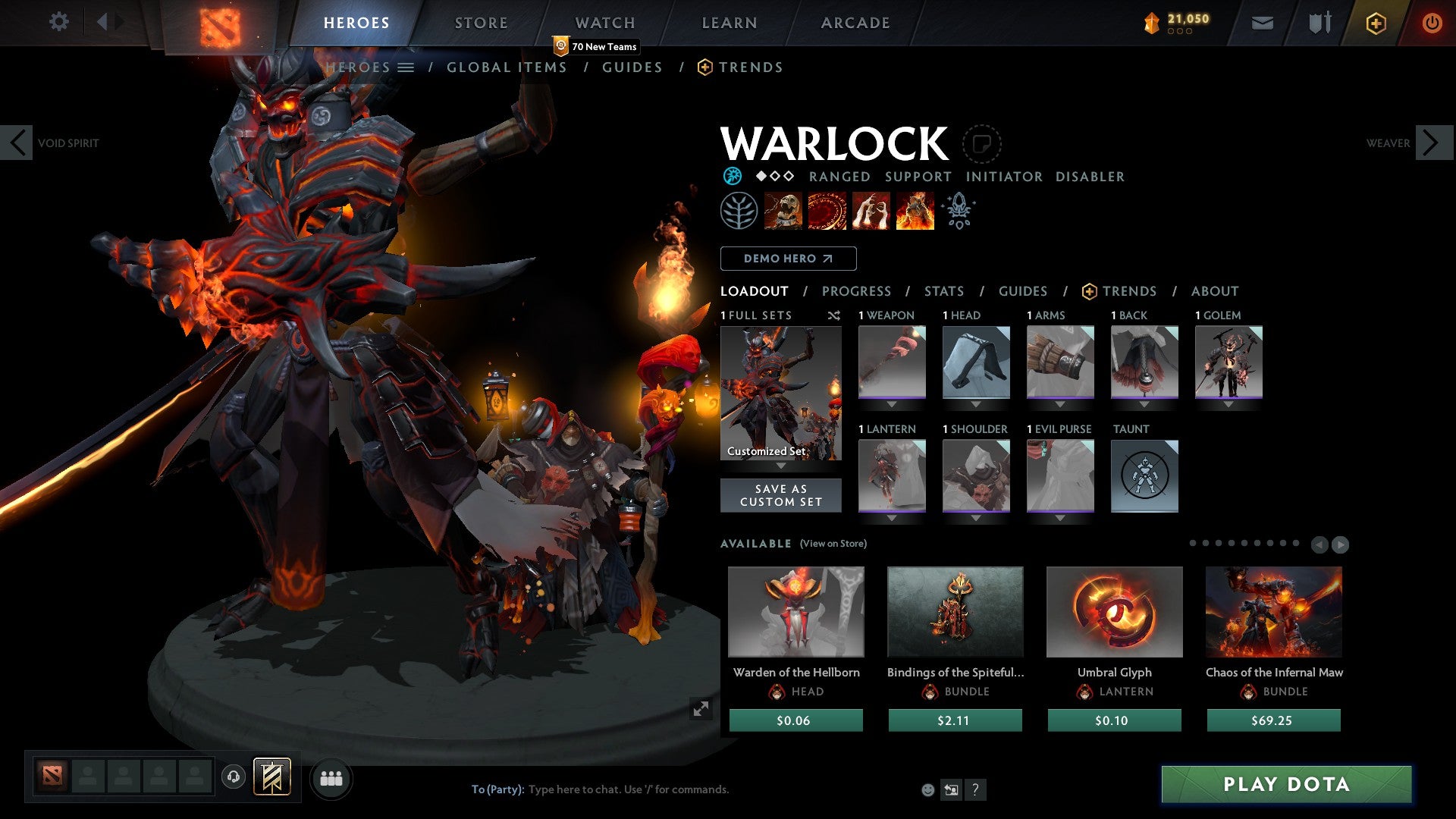Buy Umbral Glyph for $0.10

(1114, 720)
